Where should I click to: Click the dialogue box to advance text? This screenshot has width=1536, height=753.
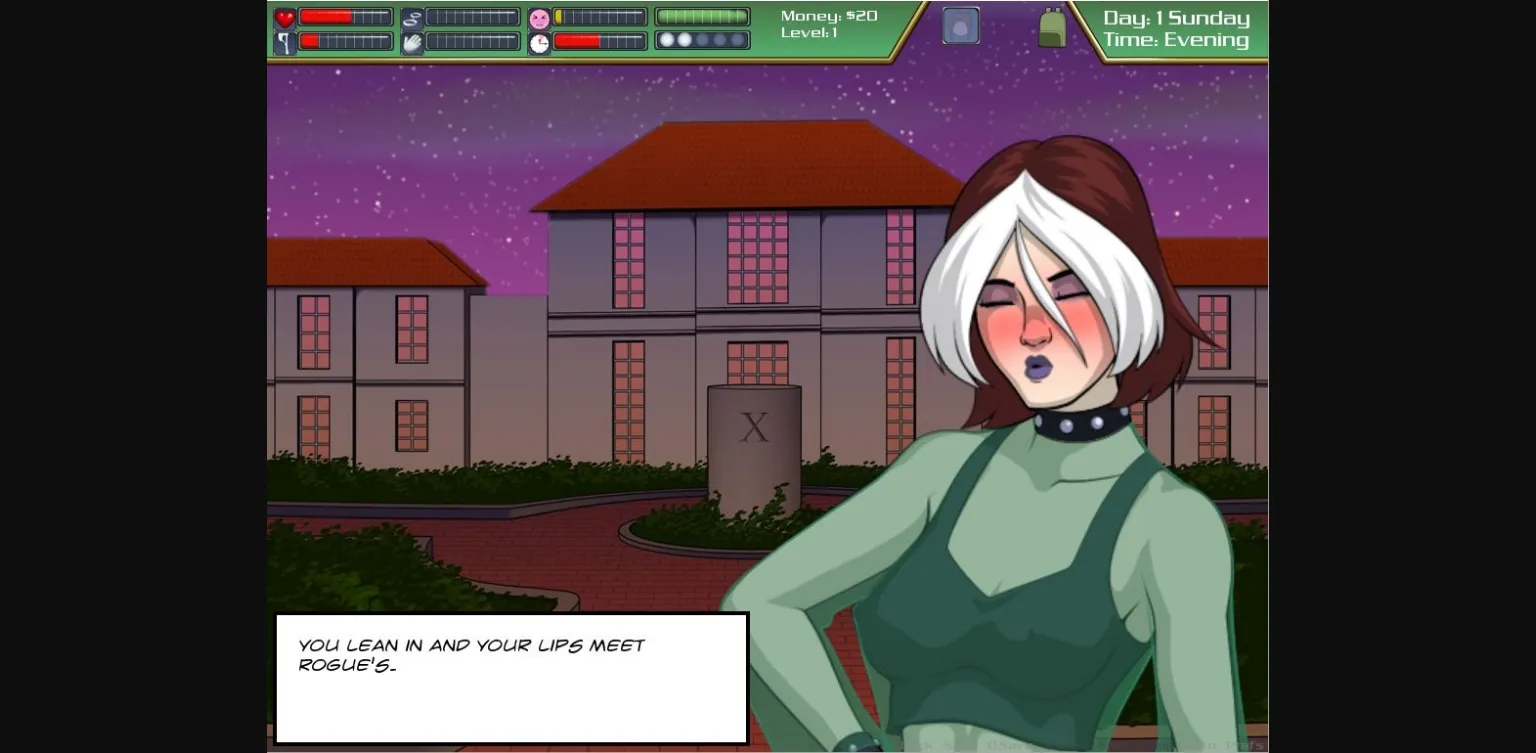tap(511, 678)
